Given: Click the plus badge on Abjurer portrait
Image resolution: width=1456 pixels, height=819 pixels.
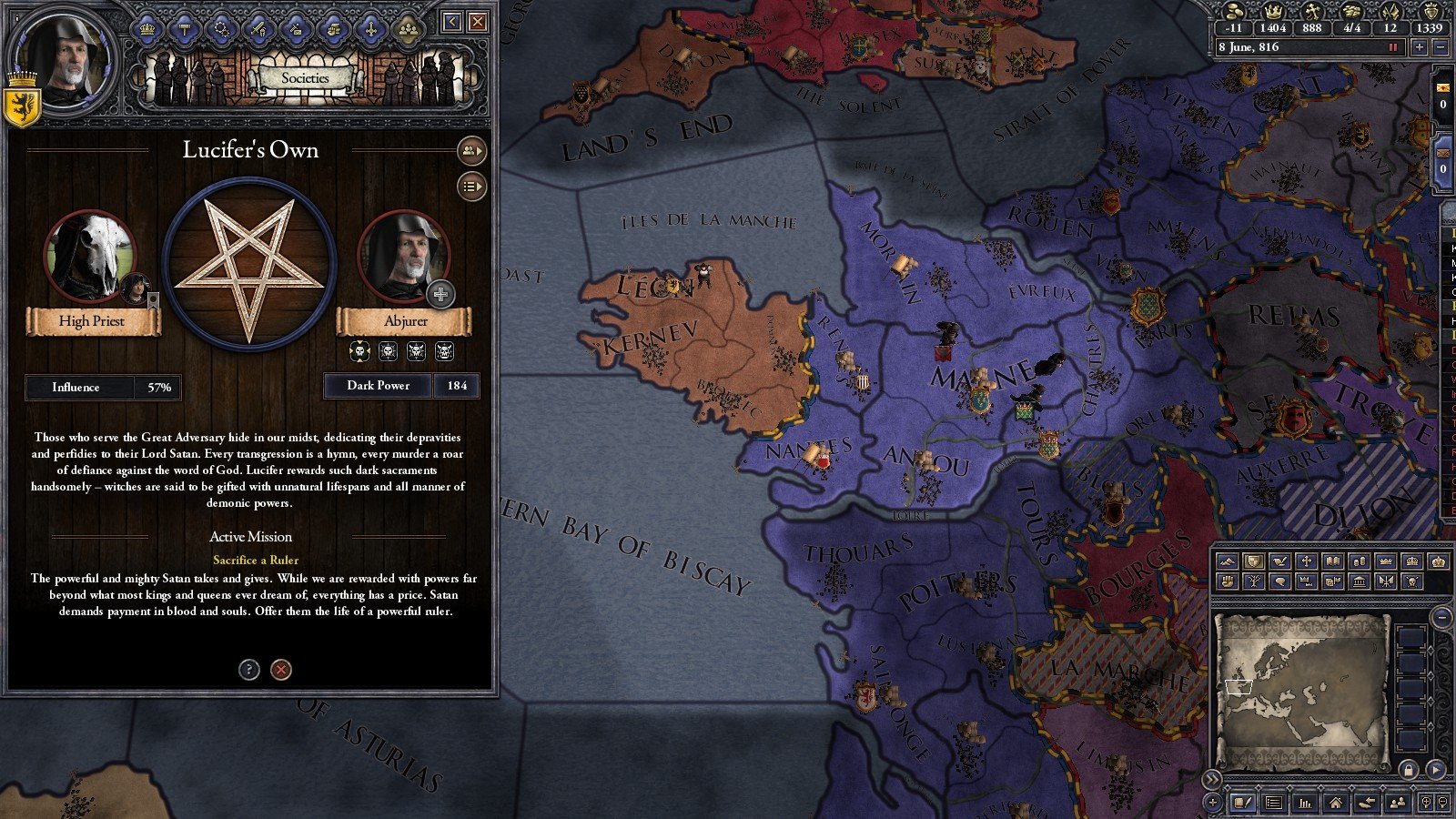Looking at the screenshot, I should [440, 294].
